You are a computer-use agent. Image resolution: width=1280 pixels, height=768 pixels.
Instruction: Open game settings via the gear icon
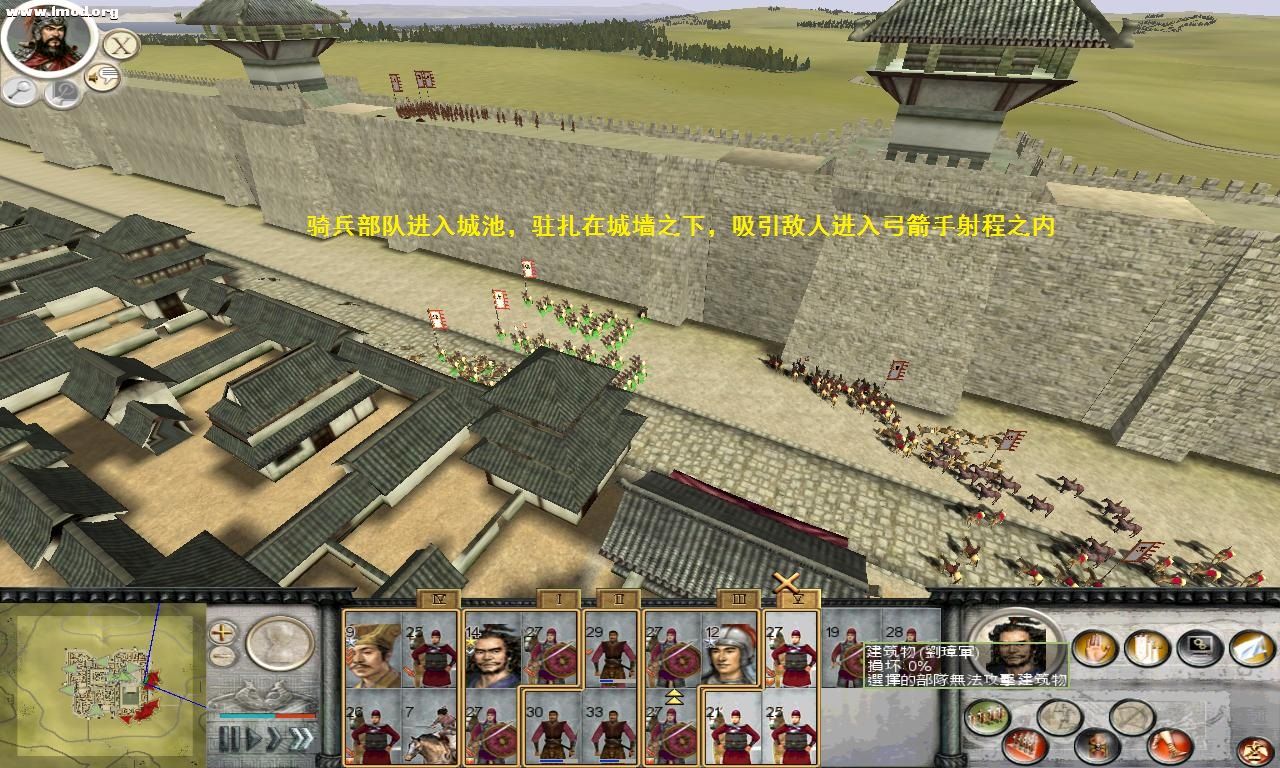tap(1198, 648)
